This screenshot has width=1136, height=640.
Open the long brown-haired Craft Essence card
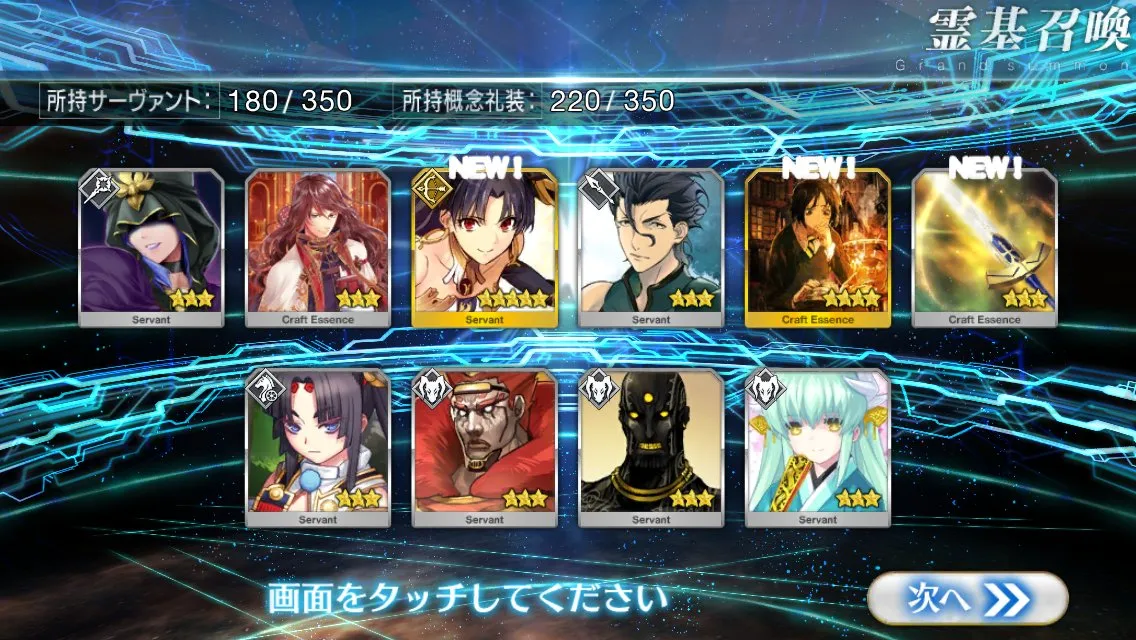pyautogui.click(x=318, y=248)
